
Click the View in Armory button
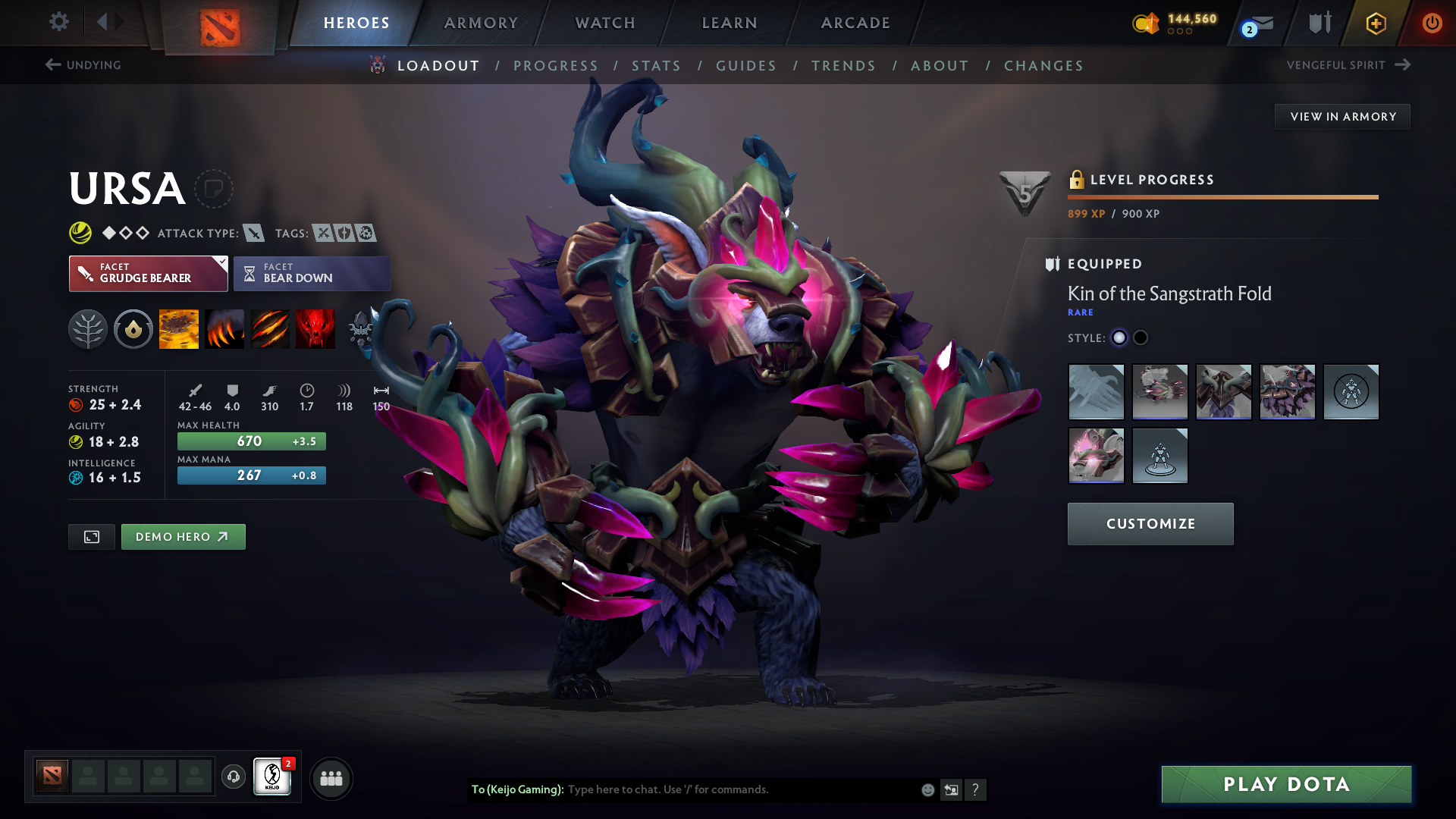tap(1342, 116)
